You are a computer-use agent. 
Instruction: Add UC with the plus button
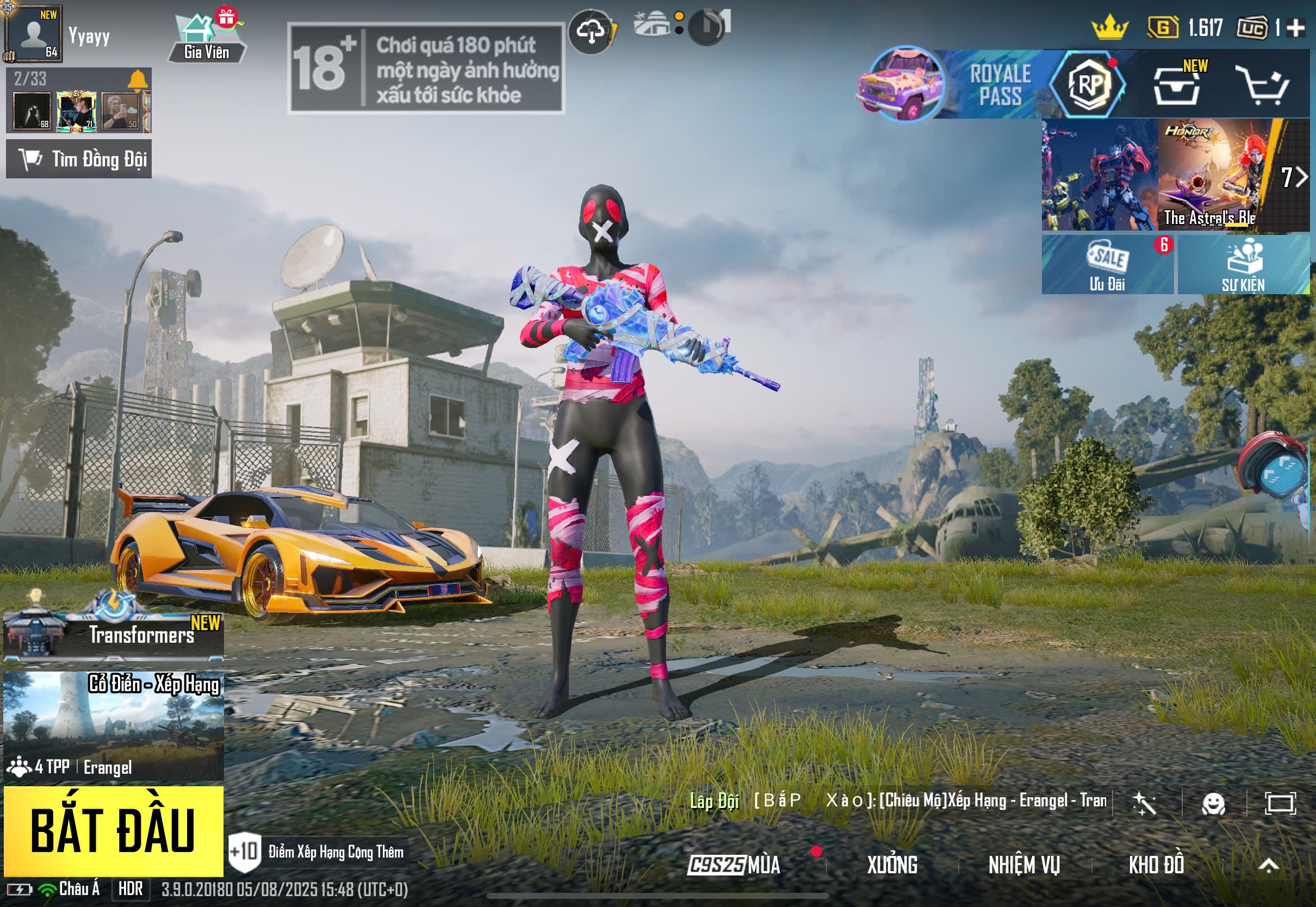tap(1295, 28)
